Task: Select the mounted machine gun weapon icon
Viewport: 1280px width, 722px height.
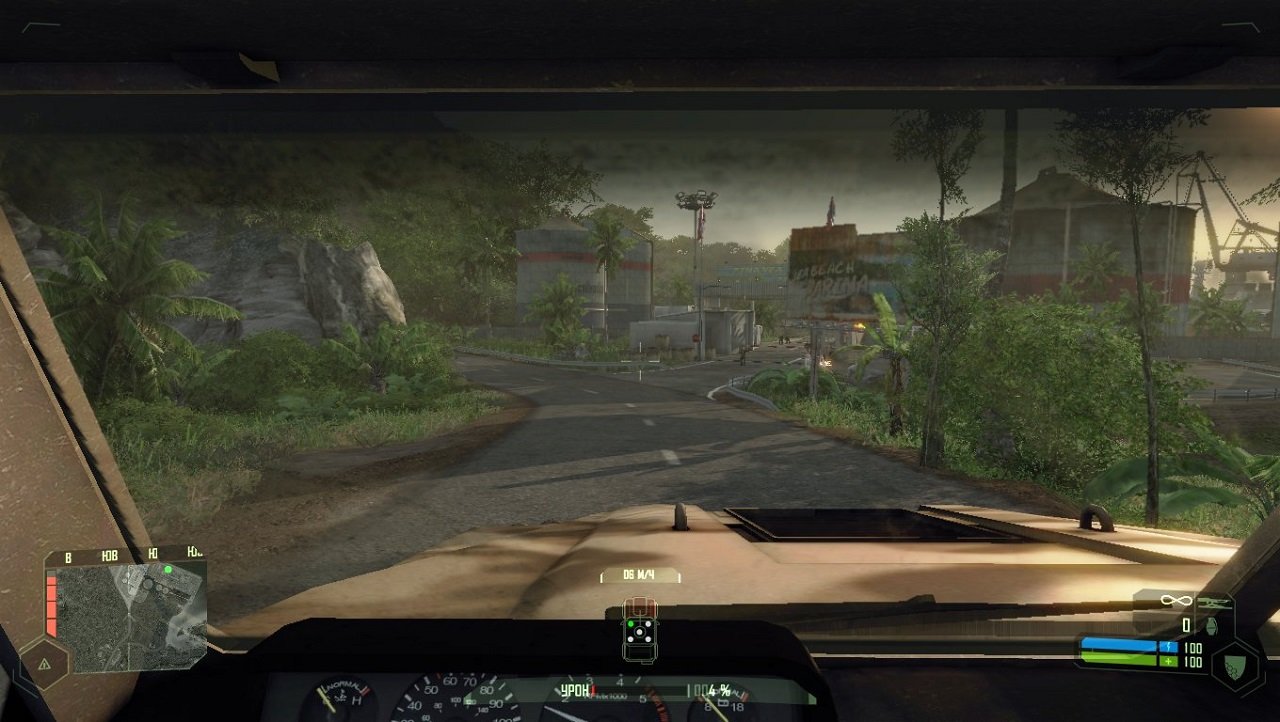Action: click(1214, 603)
